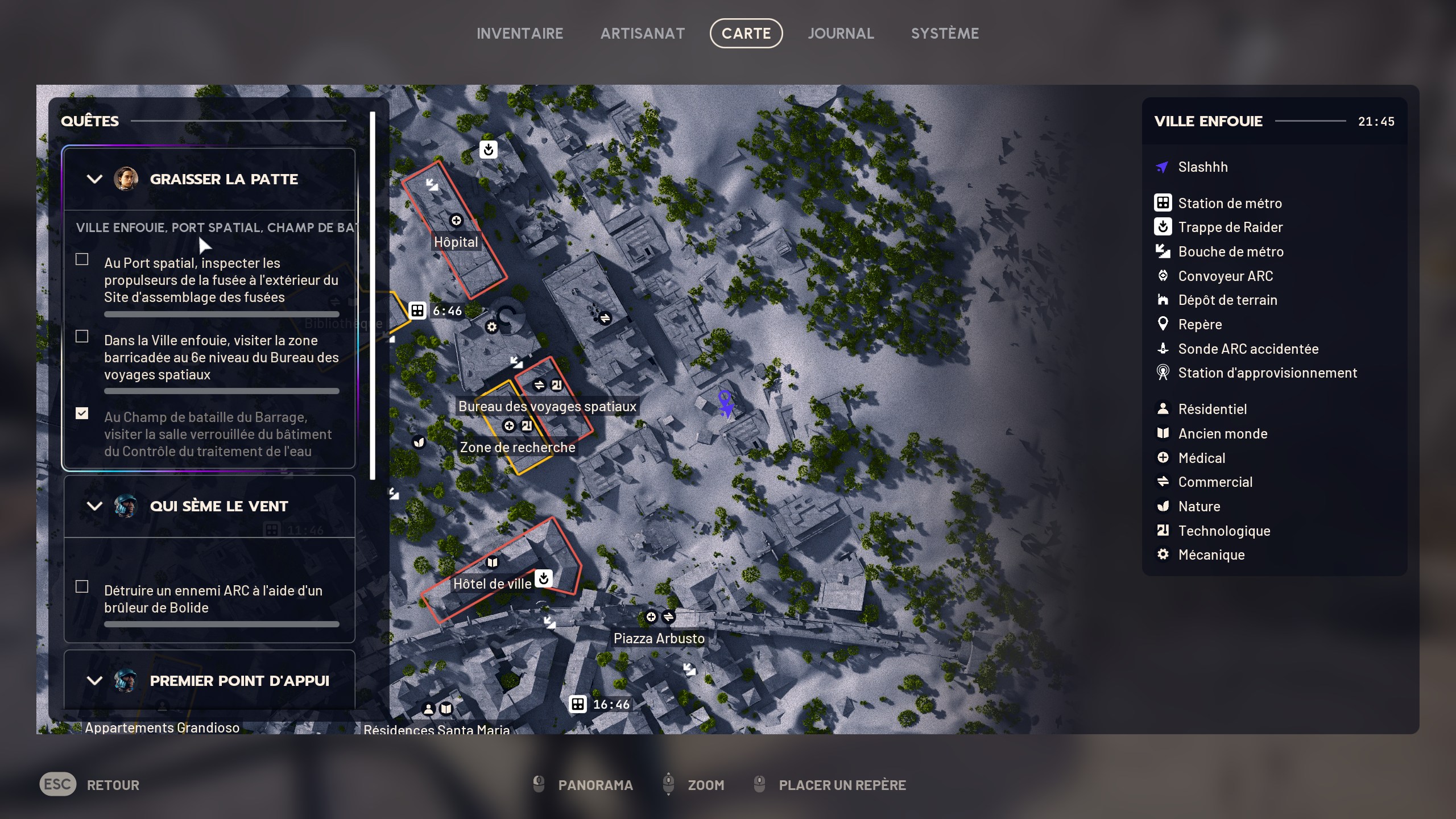This screenshot has width=1456, height=819.
Task: Open the JOURNAL tab
Action: click(841, 32)
